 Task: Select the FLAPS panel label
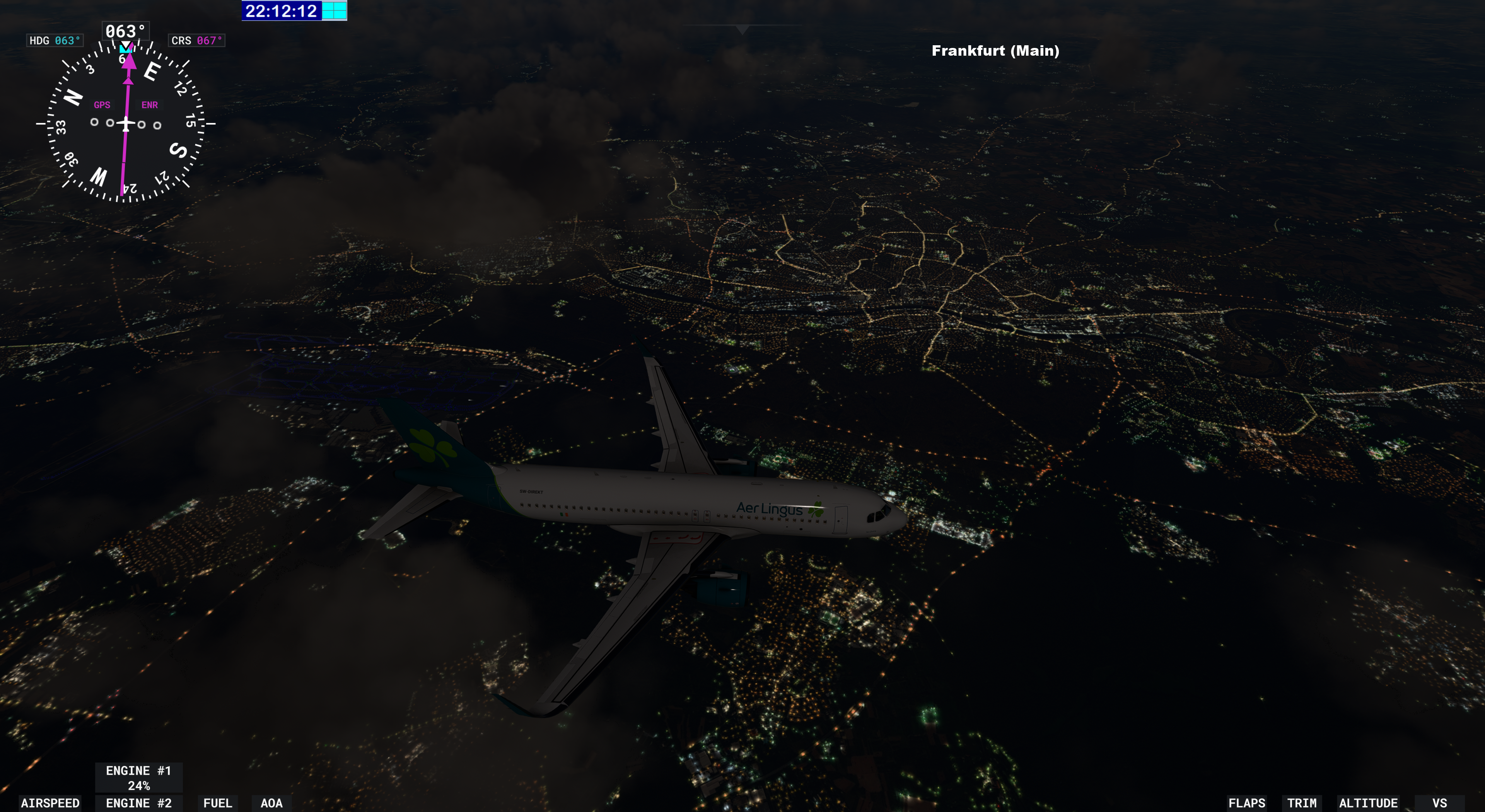(1246, 803)
